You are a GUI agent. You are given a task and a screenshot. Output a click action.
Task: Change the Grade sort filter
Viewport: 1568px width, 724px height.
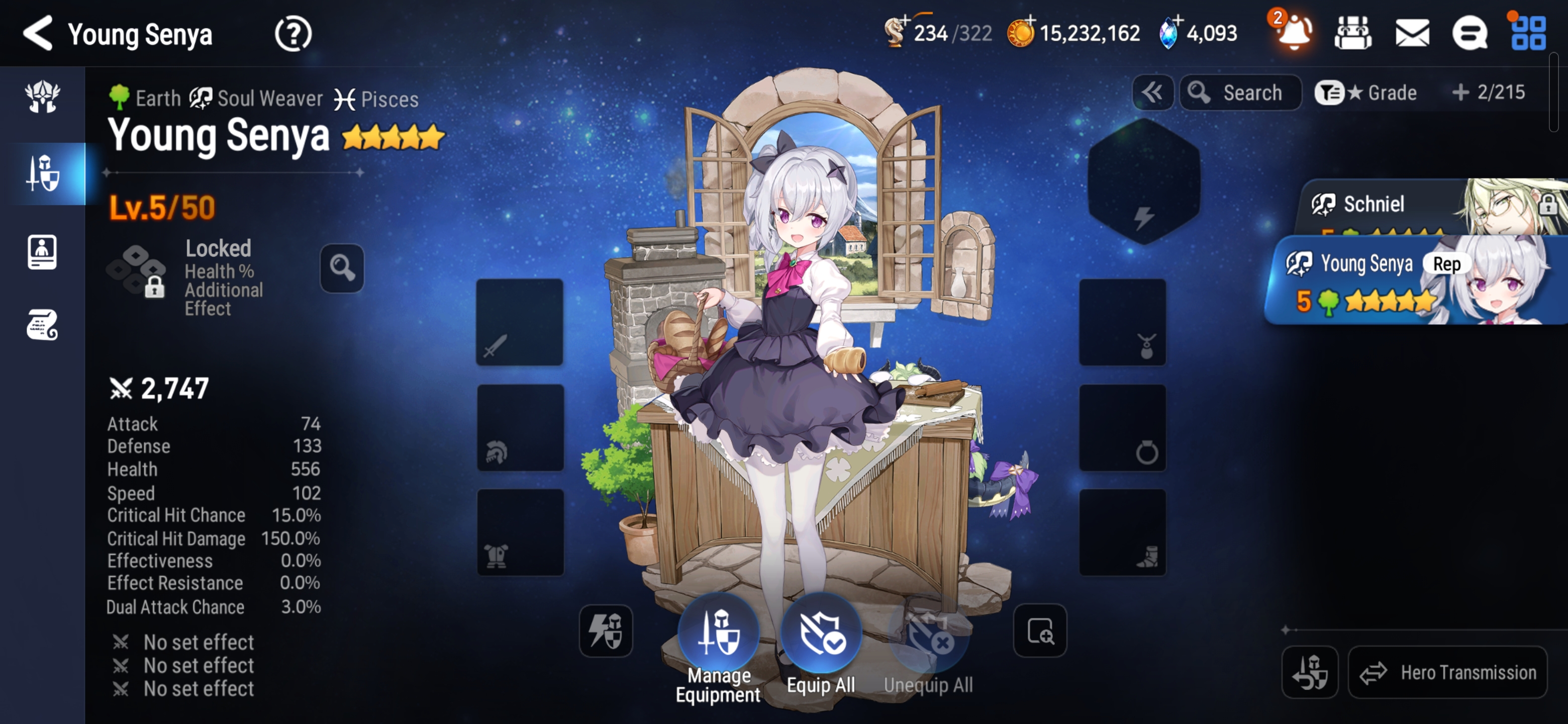pyautogui.click(x=1366, y=93)
